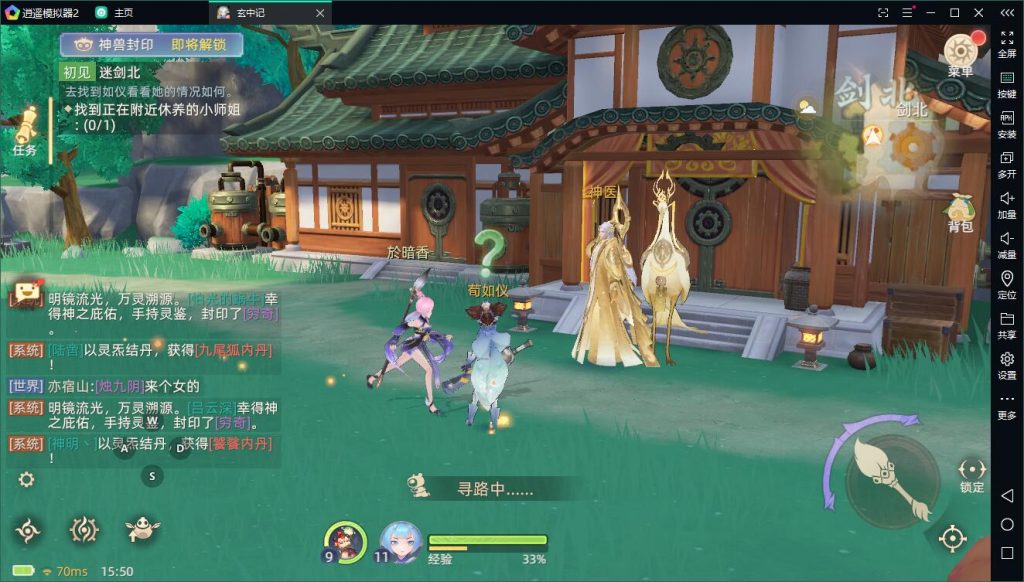The height and width of the screenshot is (582, 1024).
Task: Click the weather sun-cloud icon
Action: click(806, 105)
